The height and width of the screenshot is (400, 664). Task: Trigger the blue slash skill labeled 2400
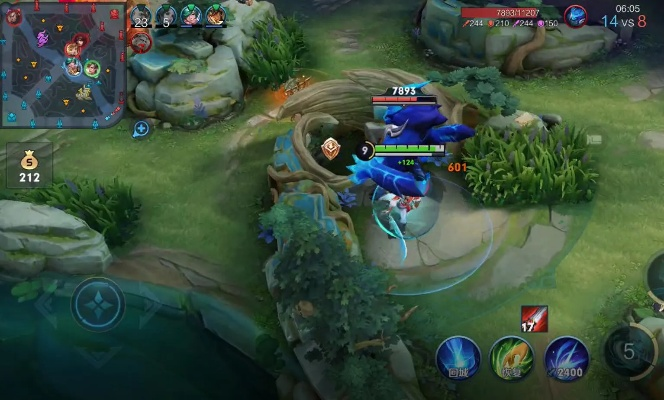[566, 358]
